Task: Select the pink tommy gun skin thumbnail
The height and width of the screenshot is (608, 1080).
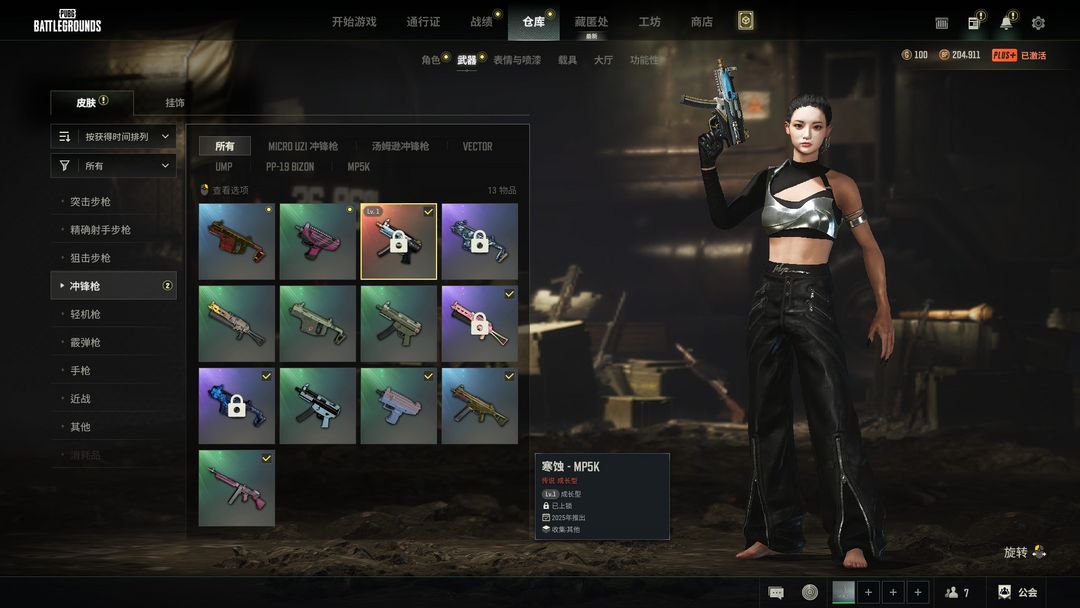Action: click(x=236, y=488)
